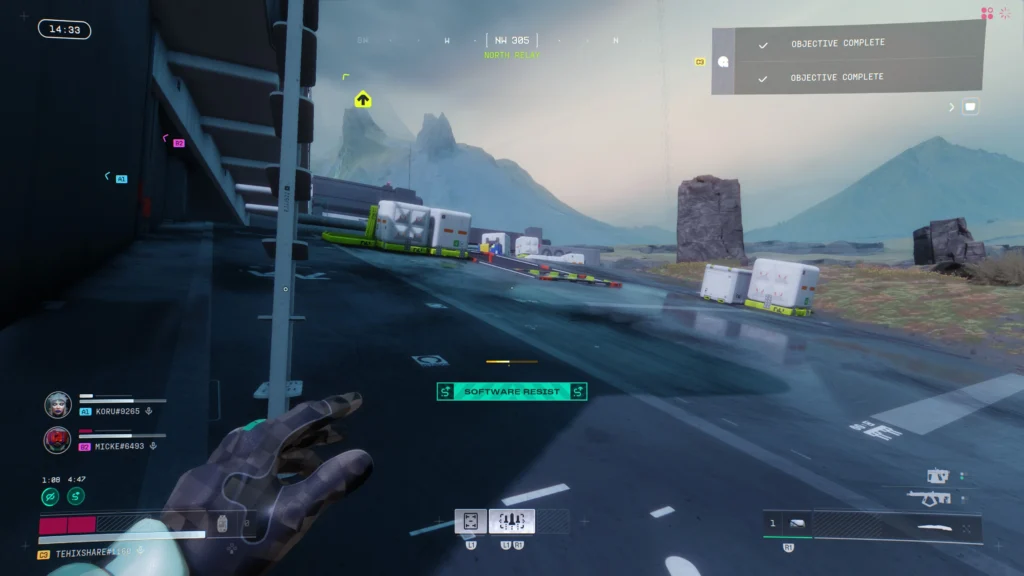Open the chat bubble icon

(x=969, y=107)
